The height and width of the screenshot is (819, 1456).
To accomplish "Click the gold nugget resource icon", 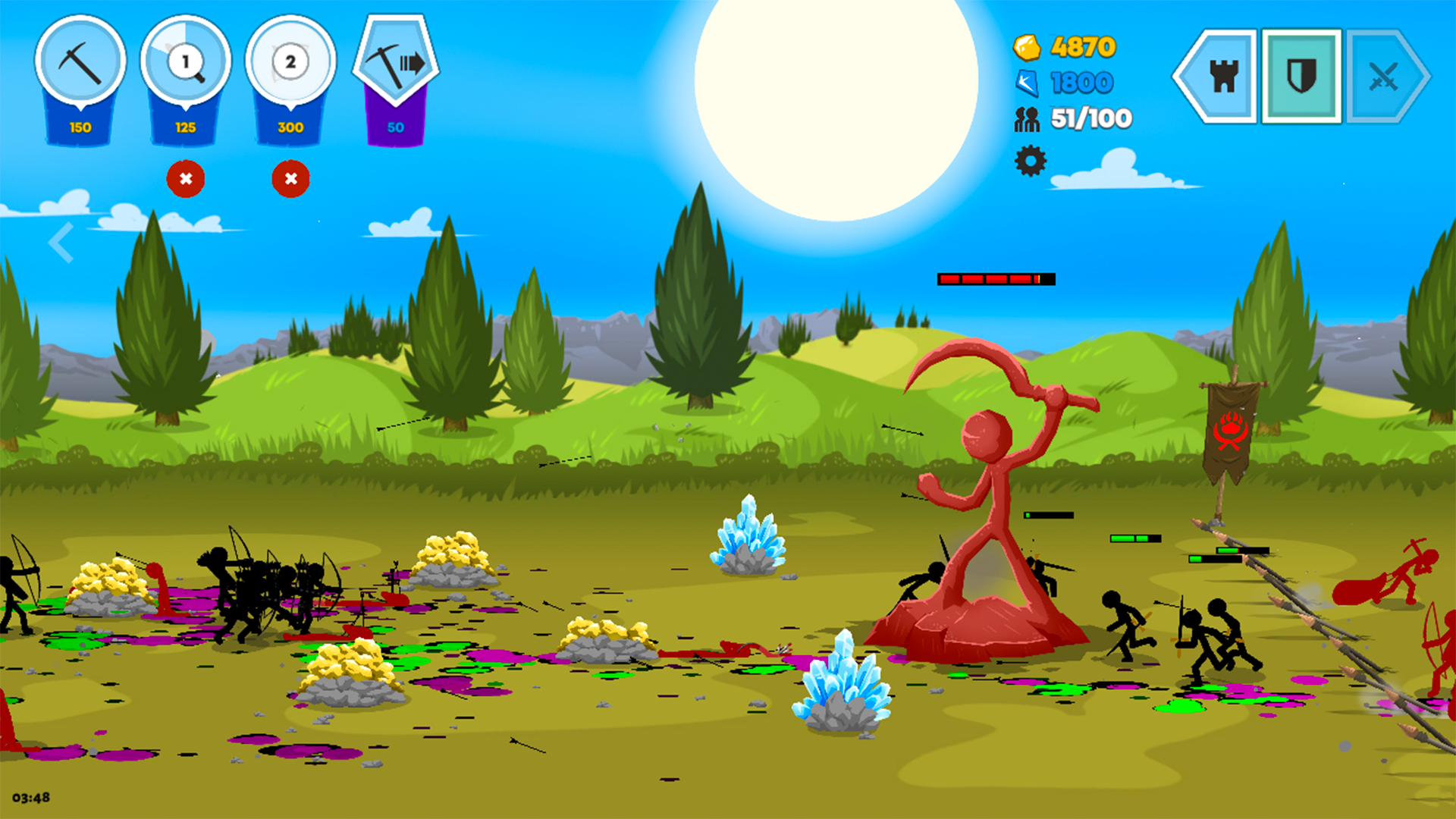I will 1028,47.
